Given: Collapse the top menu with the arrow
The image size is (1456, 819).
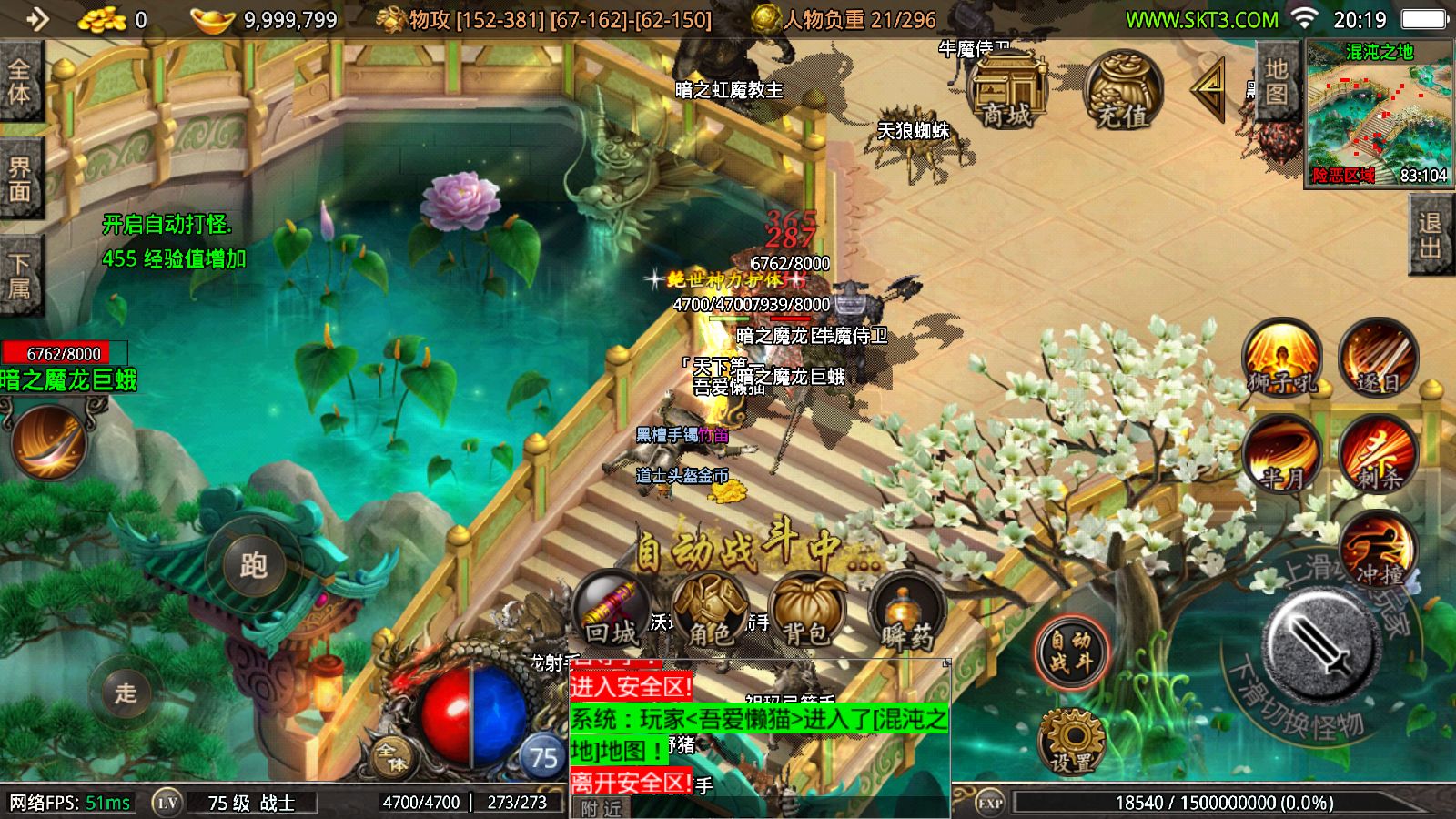Looking at the screenshot, I should tap(1208, 88).
